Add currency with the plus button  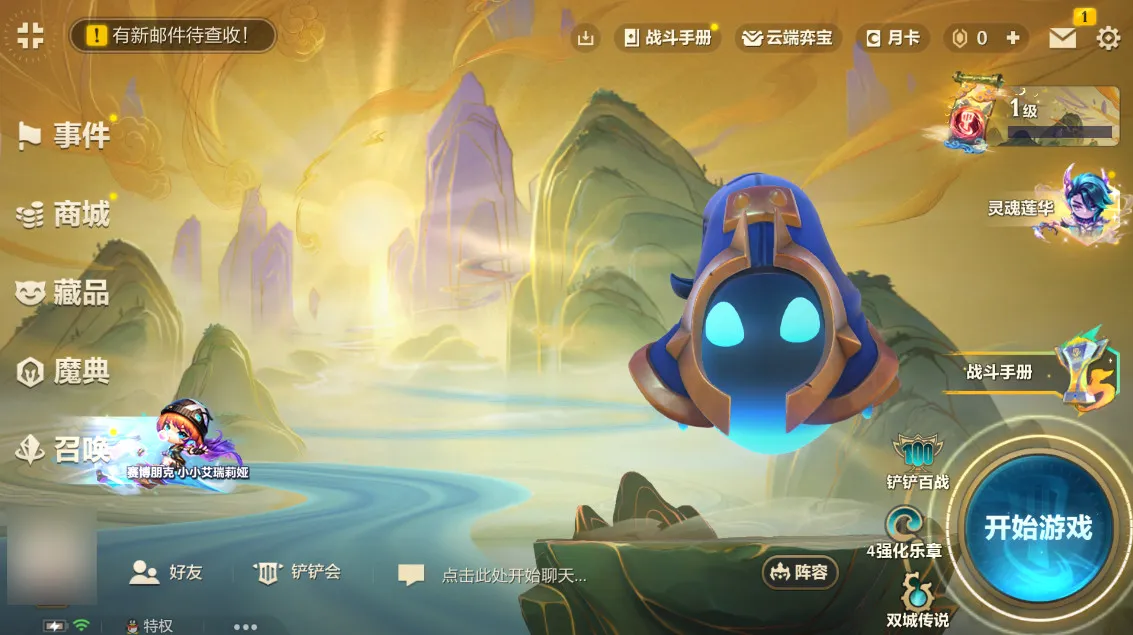[1013, 38]
